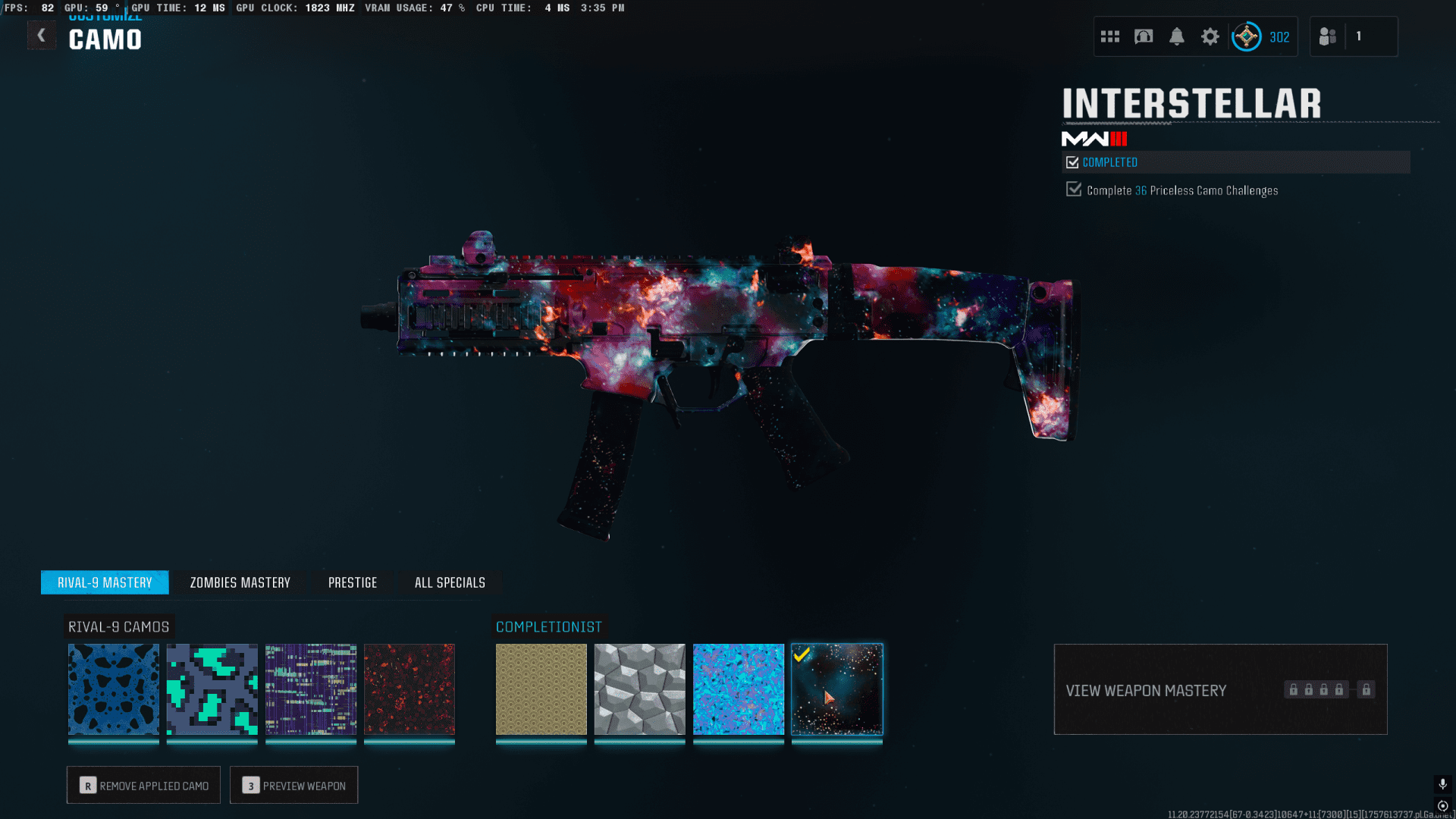Viewport: 1456px width, 819px height.
Task: Open settings via the gear icon
Action: tap(1210, 36)
